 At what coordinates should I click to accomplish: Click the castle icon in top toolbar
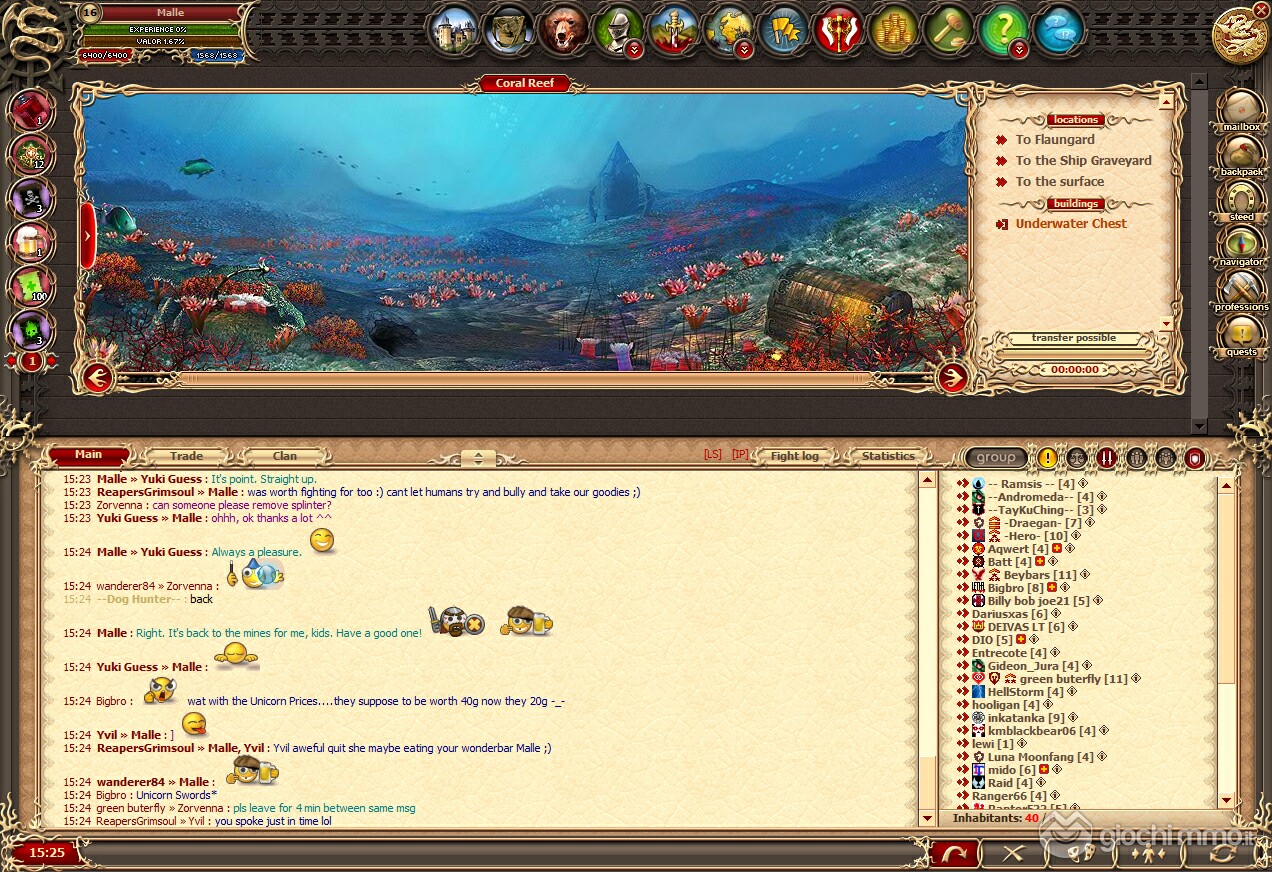[x=456, y=30]
